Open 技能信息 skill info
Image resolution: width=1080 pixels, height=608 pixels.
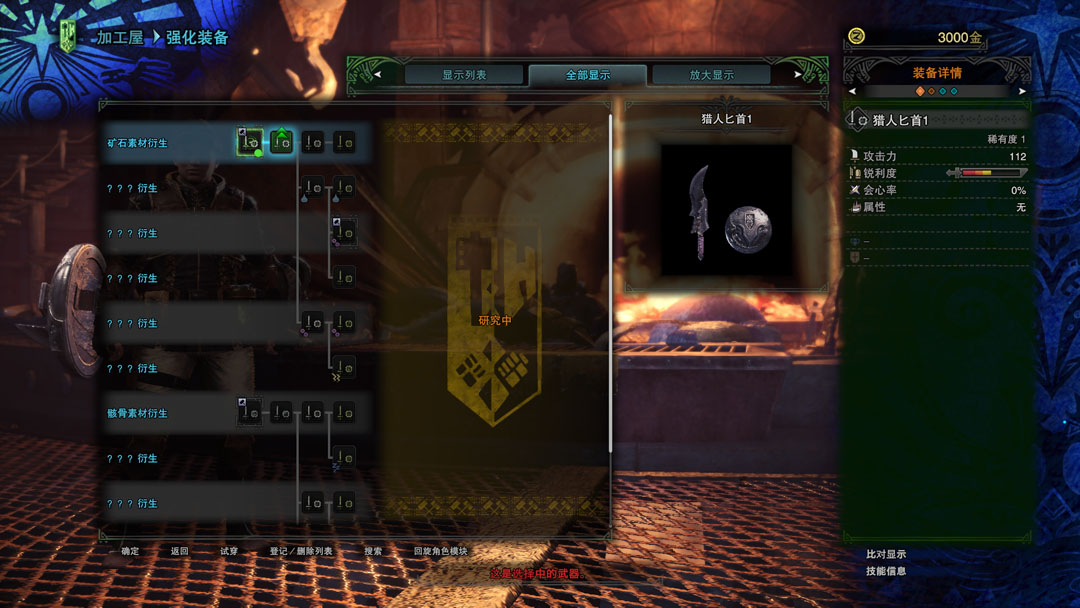(x=886, y=571)
